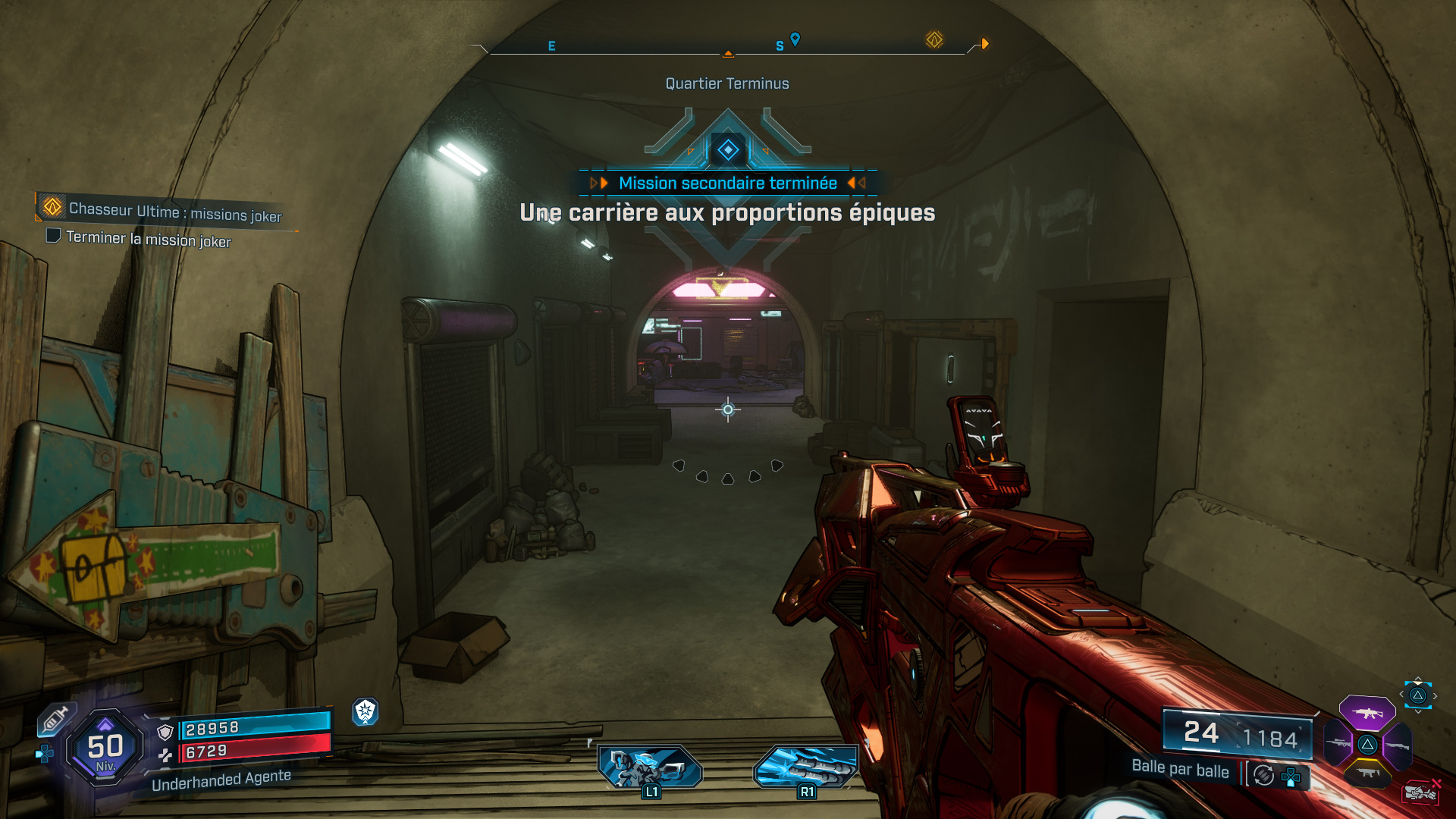
Task: Toggle the triangle weapon swap button
Action: [1417, 696]
